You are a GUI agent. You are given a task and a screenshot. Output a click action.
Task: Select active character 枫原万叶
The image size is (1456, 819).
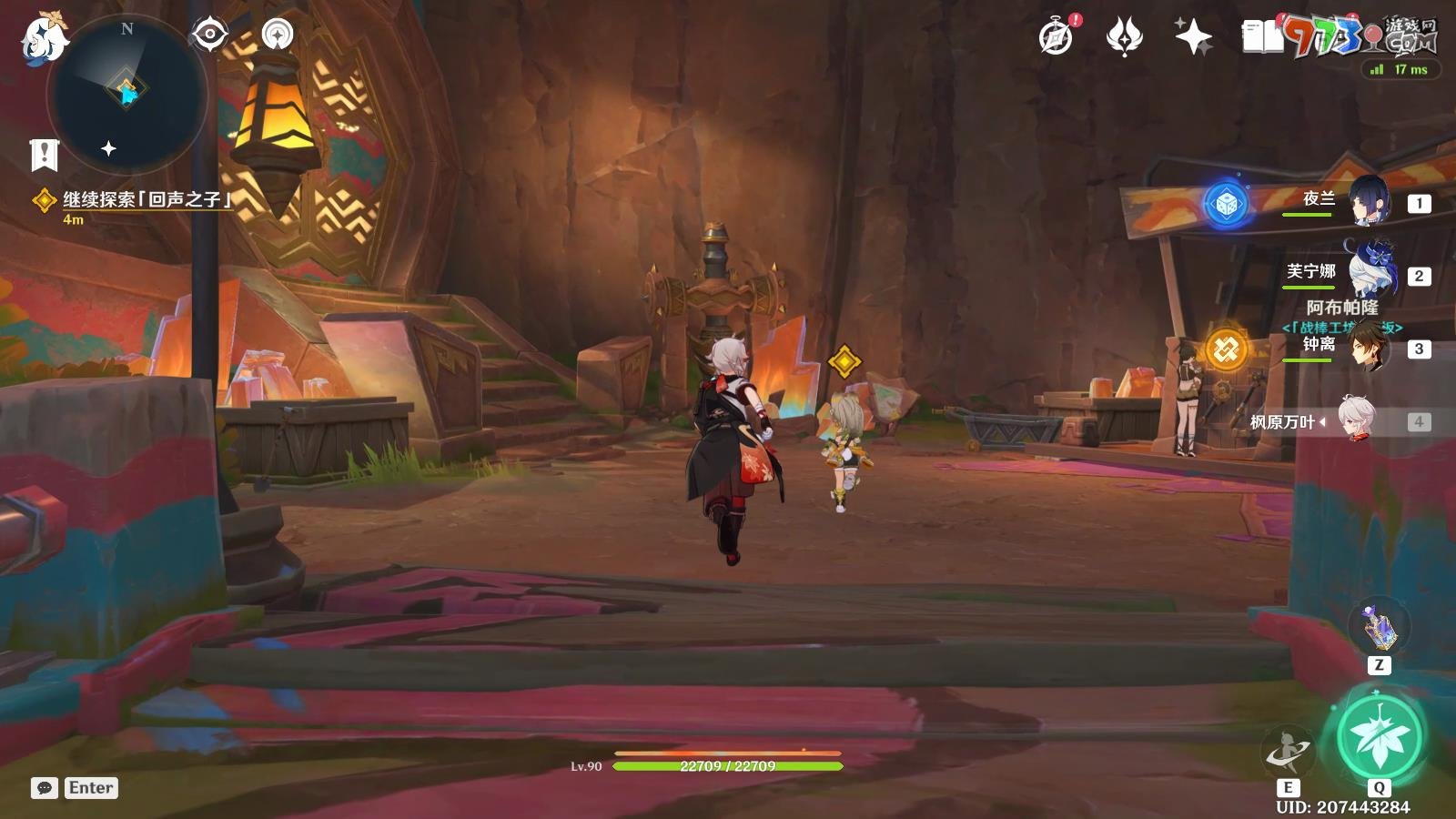[x=1356, y=420]
